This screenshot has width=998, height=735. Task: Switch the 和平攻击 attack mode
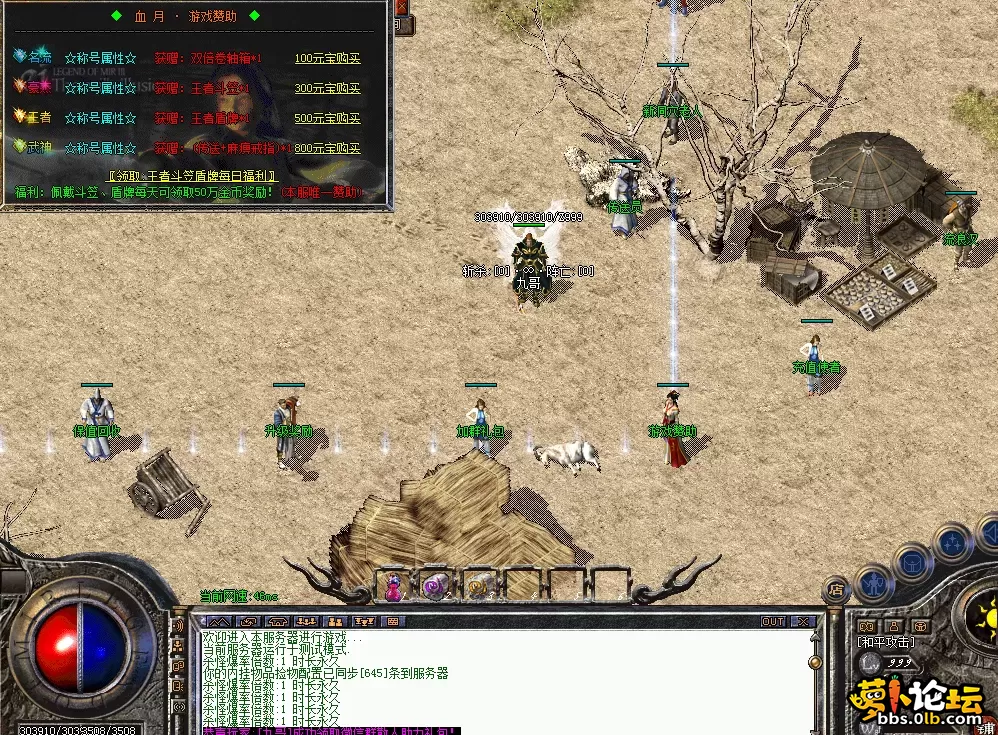887,641
